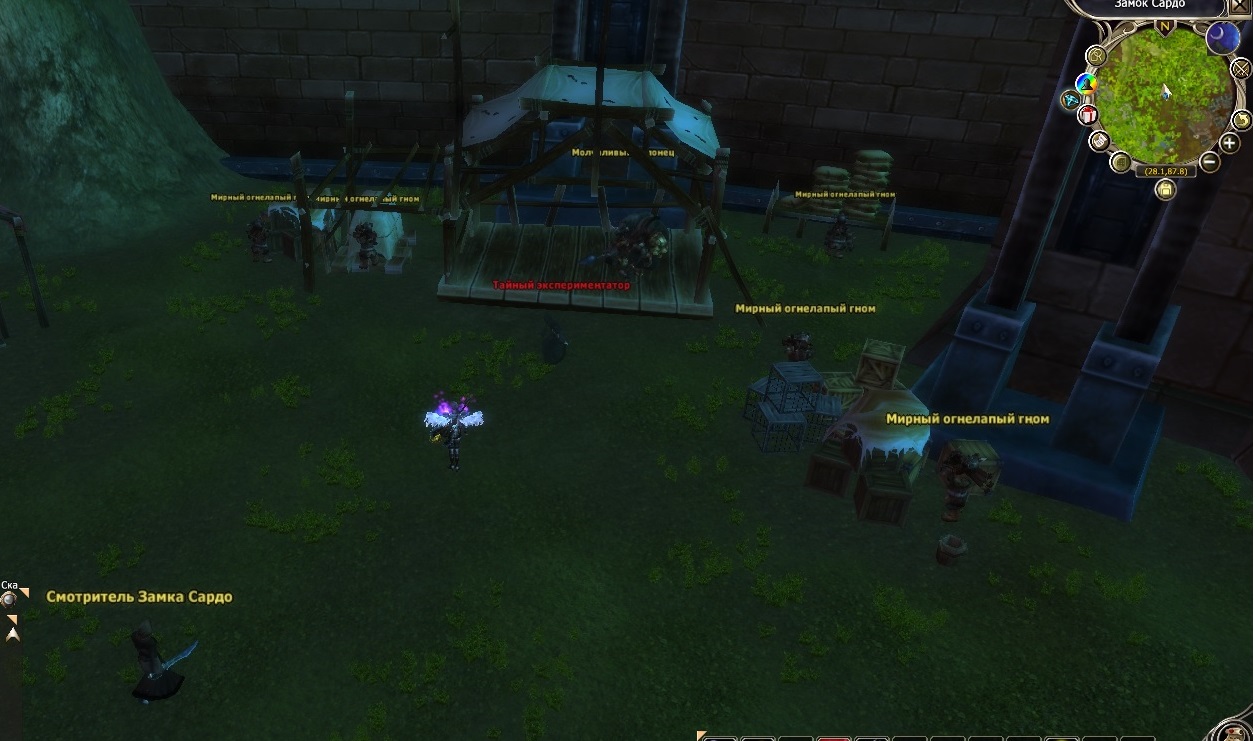Activate the curved arrow icon beside minimap
Image resolution: width=1255 pixels, height=741 pixels.
tap(1241, 118)
